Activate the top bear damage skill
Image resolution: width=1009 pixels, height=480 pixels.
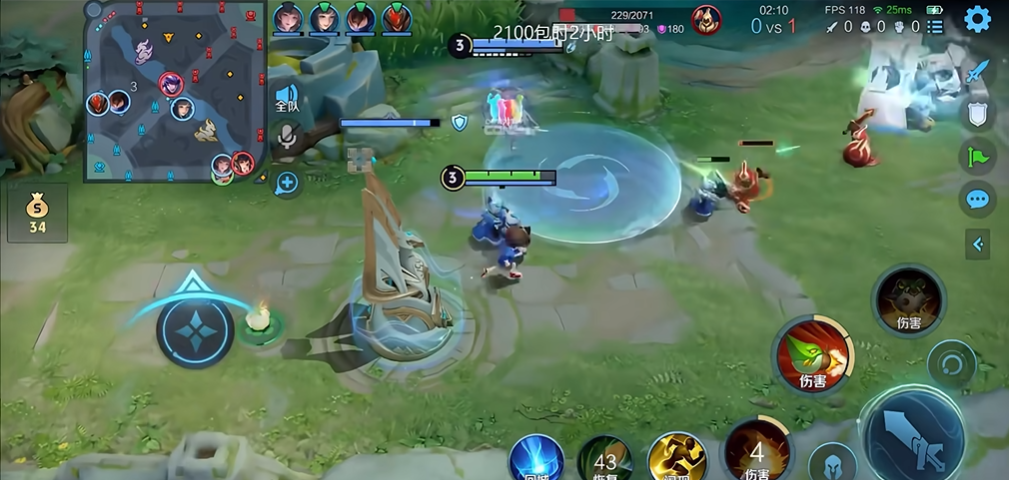[909, 298]
